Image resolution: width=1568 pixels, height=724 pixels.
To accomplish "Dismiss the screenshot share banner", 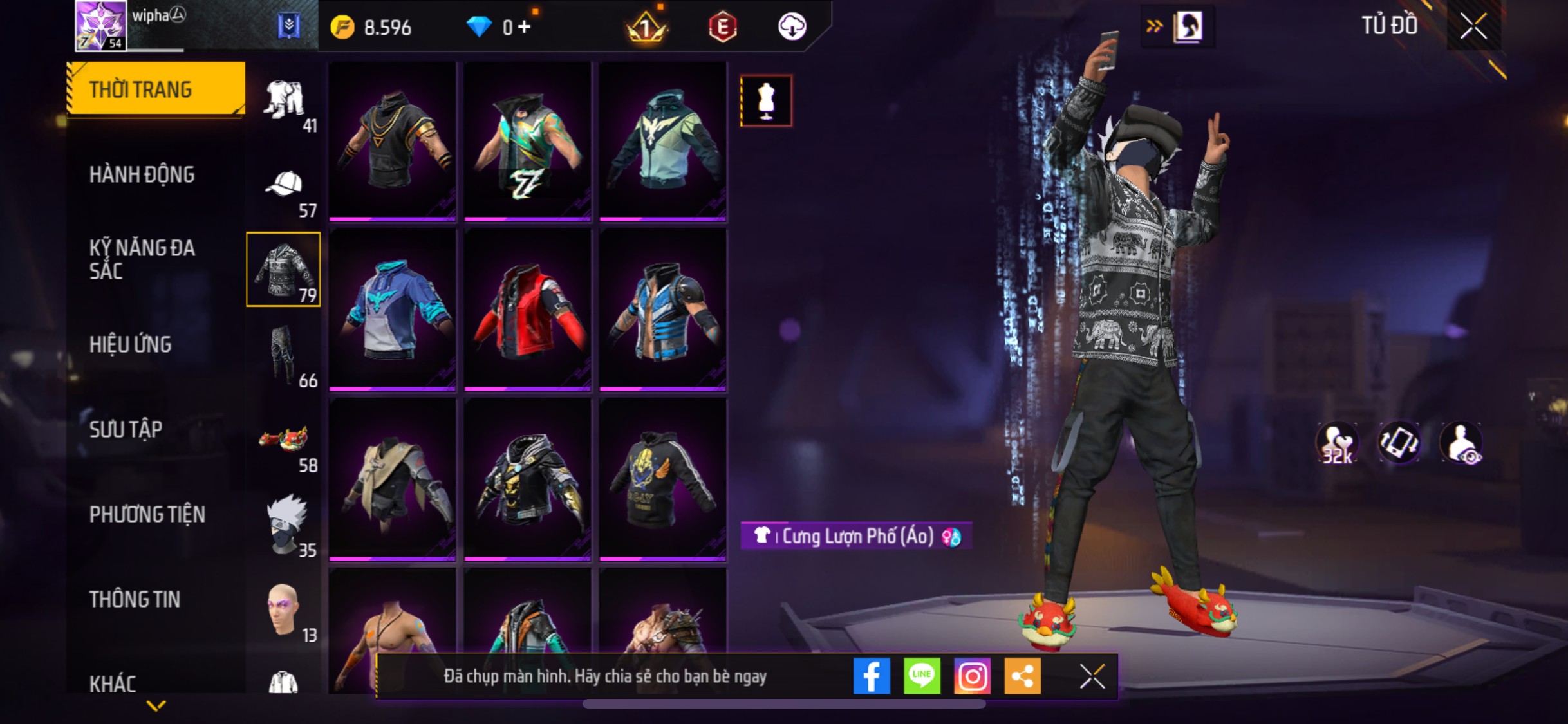I will coord(1092,676).
